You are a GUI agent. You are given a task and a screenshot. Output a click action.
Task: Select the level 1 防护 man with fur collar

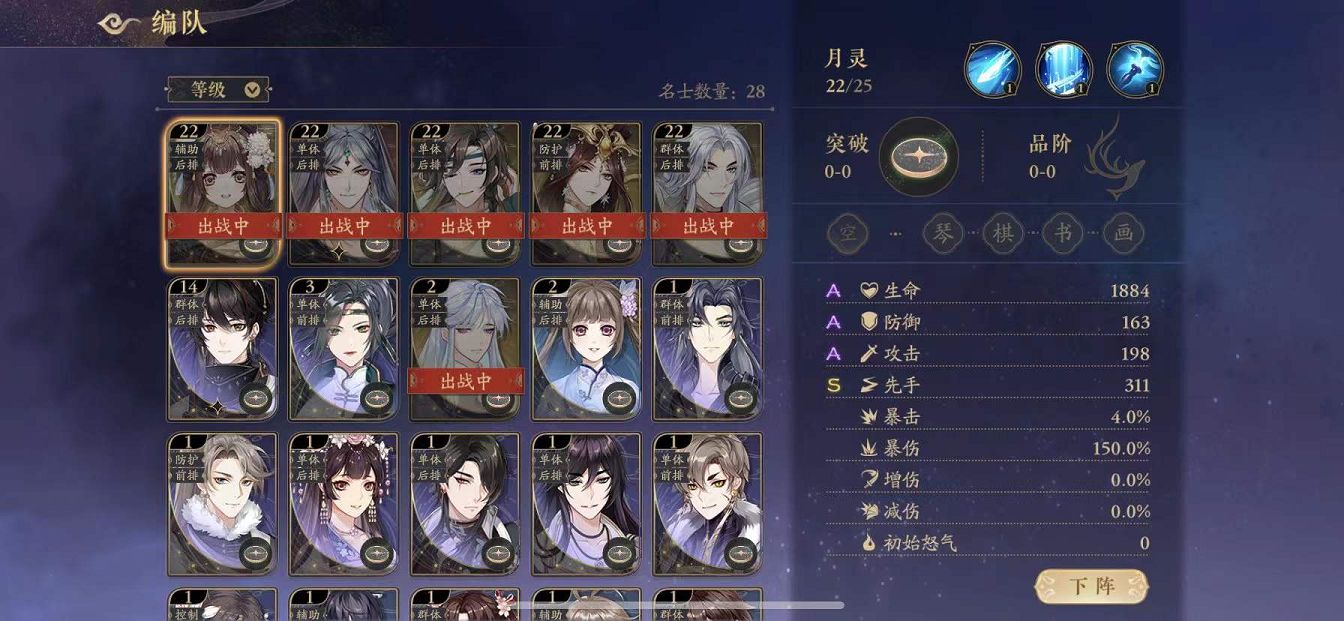coord(223,504)
